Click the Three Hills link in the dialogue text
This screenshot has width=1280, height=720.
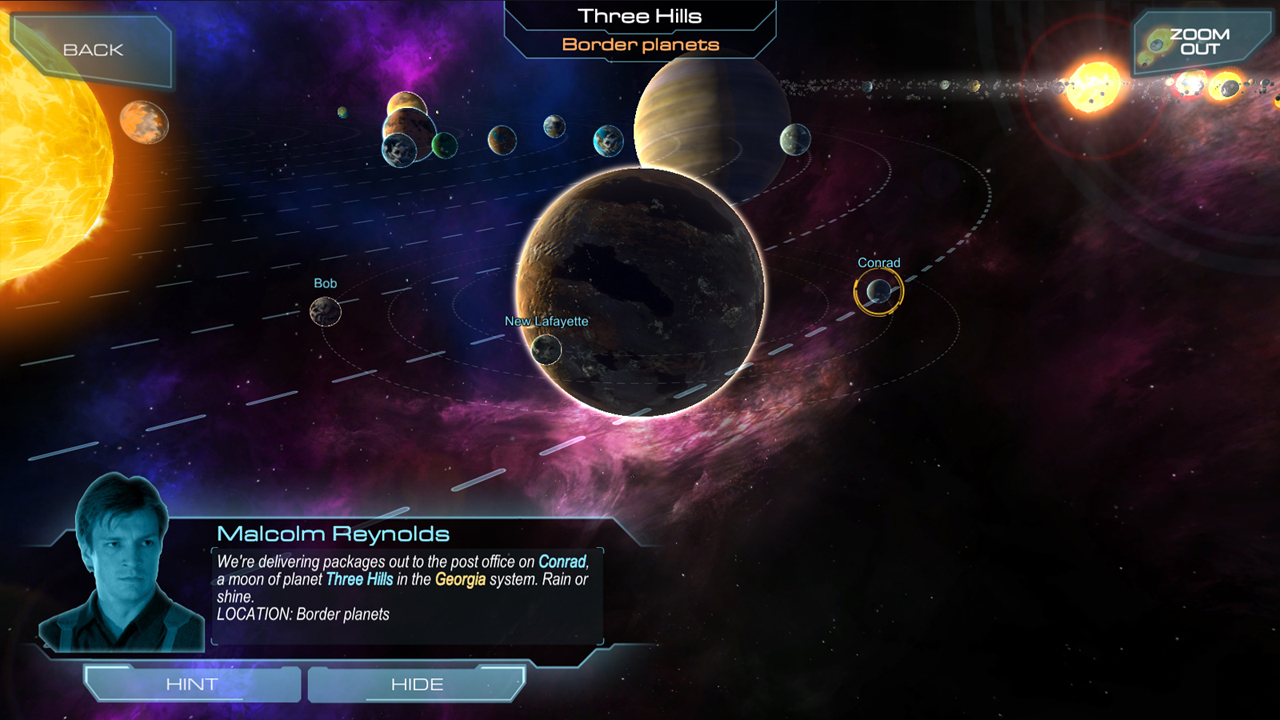click(359, 578)
